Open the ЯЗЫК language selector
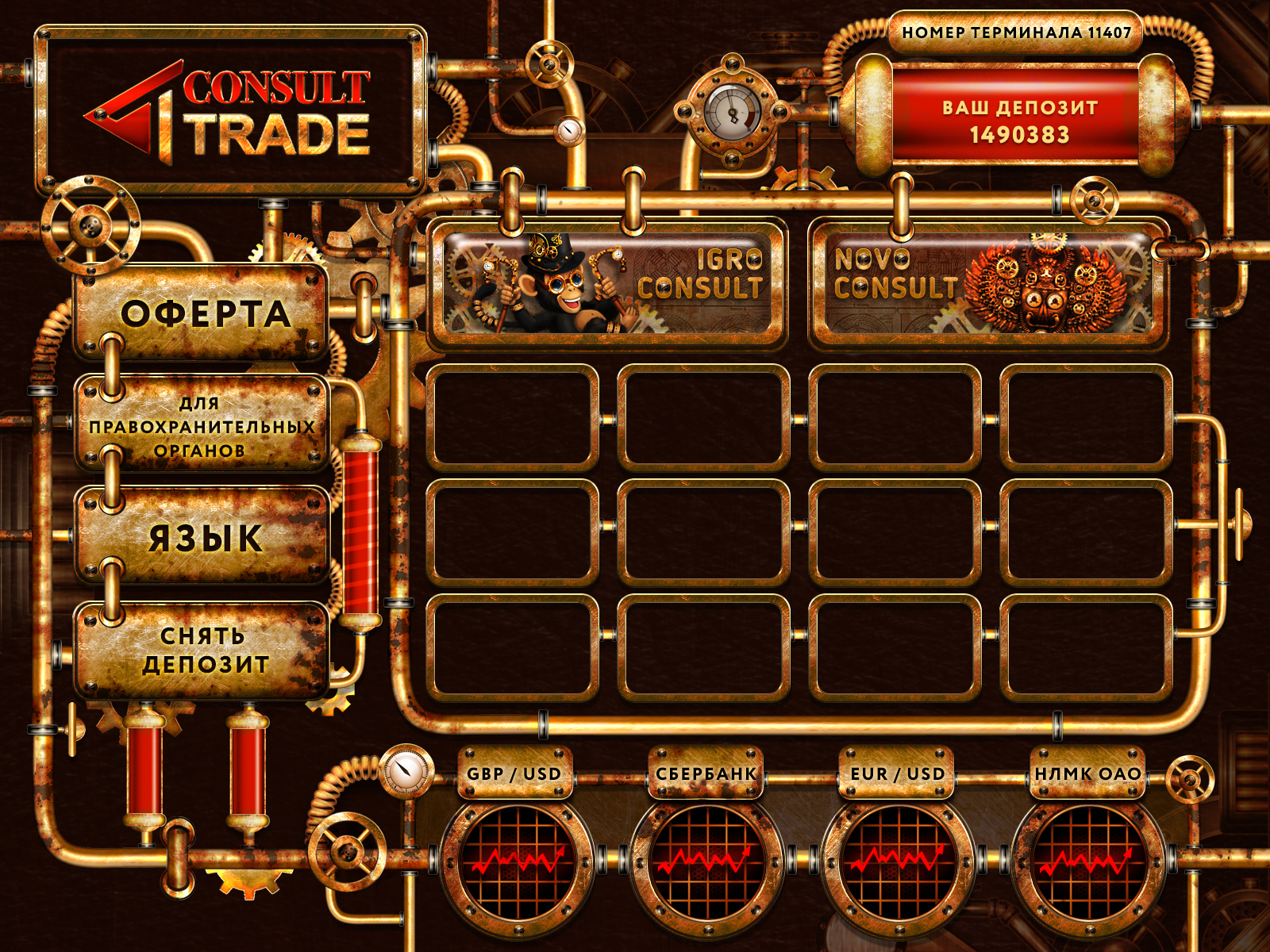This screenshot has width=1270, height=952. pos(202,537)
